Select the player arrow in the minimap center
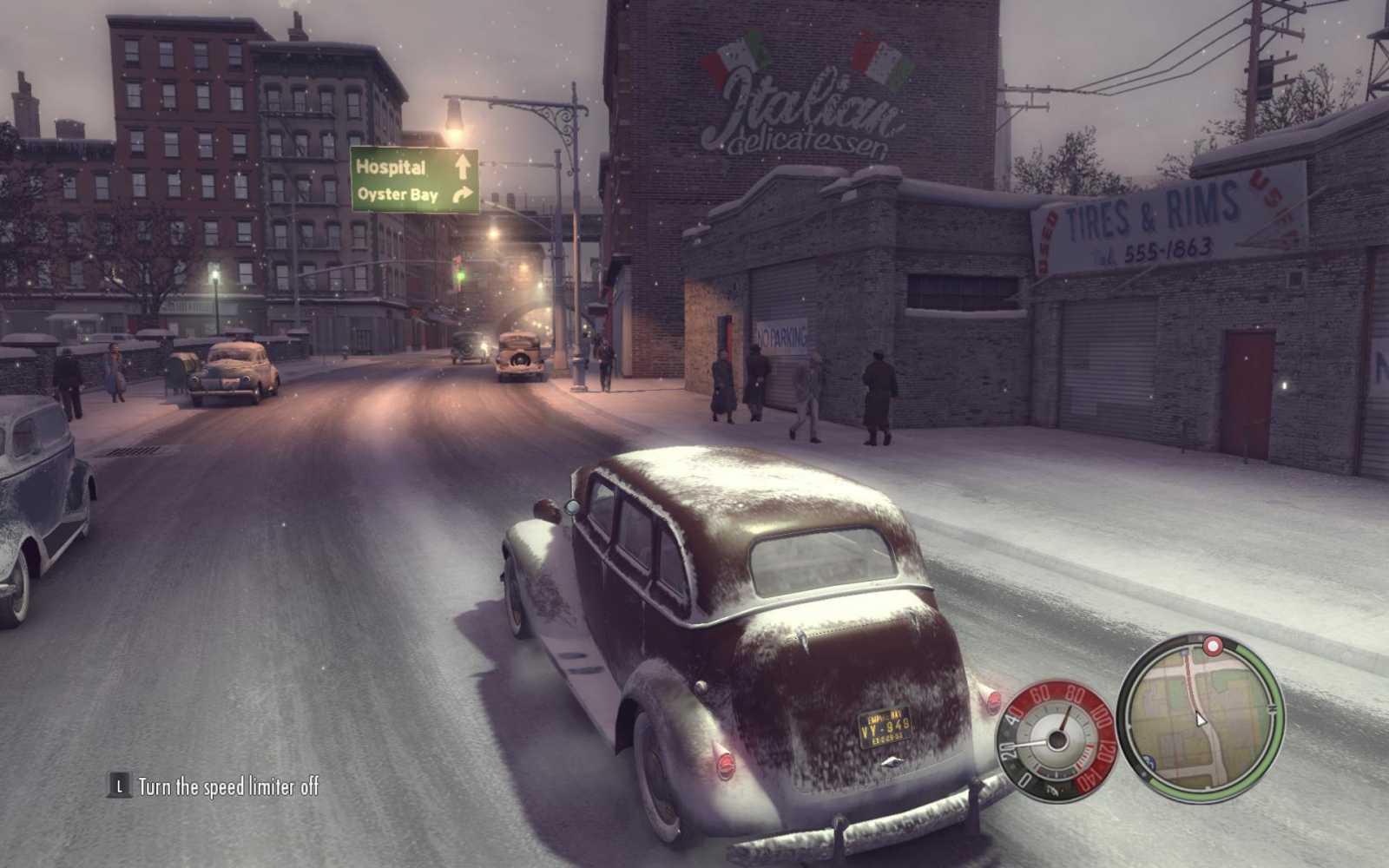The image size is (1389, 868). click(1201, 720)
